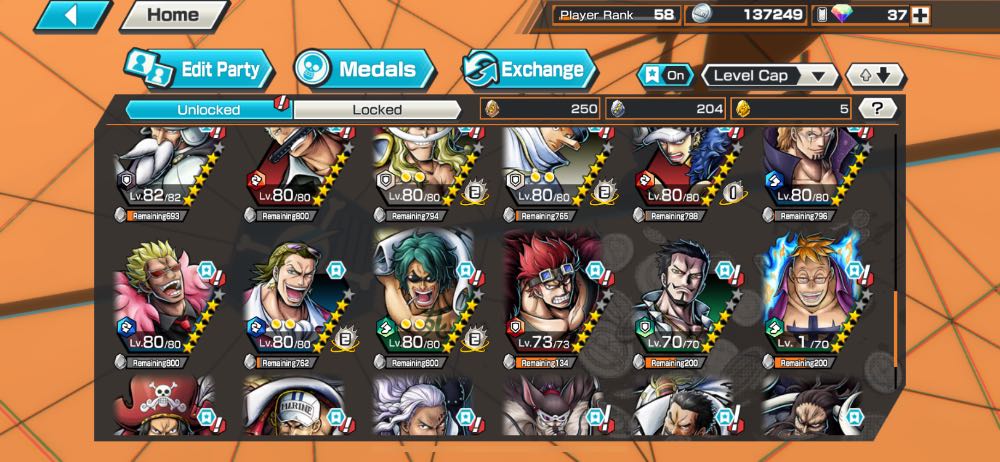This screenshot has height=462, width=1000.
Task: Switch to the Unlocked characters tab
Action: click(x=208, y=109)
